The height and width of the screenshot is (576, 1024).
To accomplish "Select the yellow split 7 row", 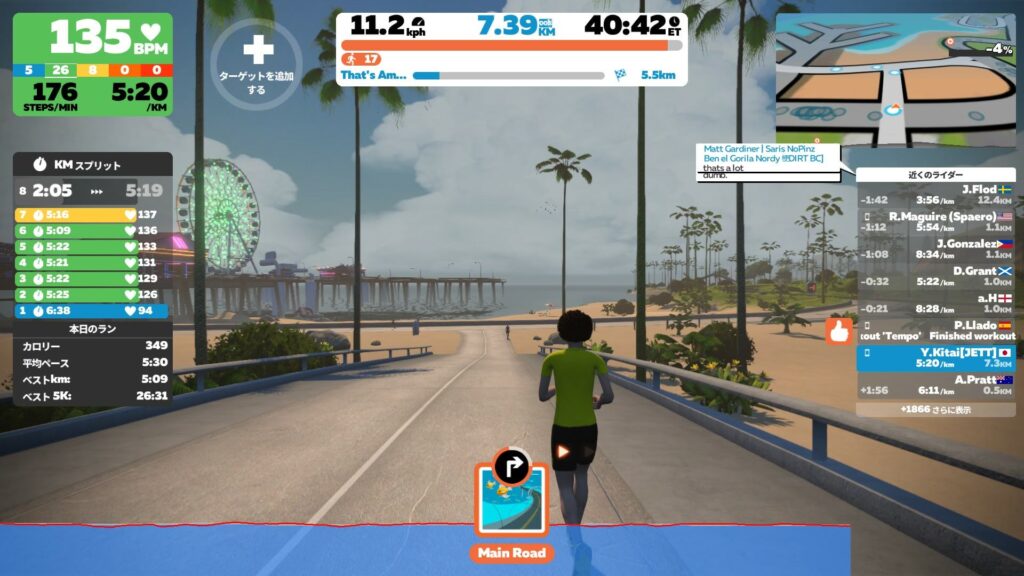I will [x=92, y=214].
